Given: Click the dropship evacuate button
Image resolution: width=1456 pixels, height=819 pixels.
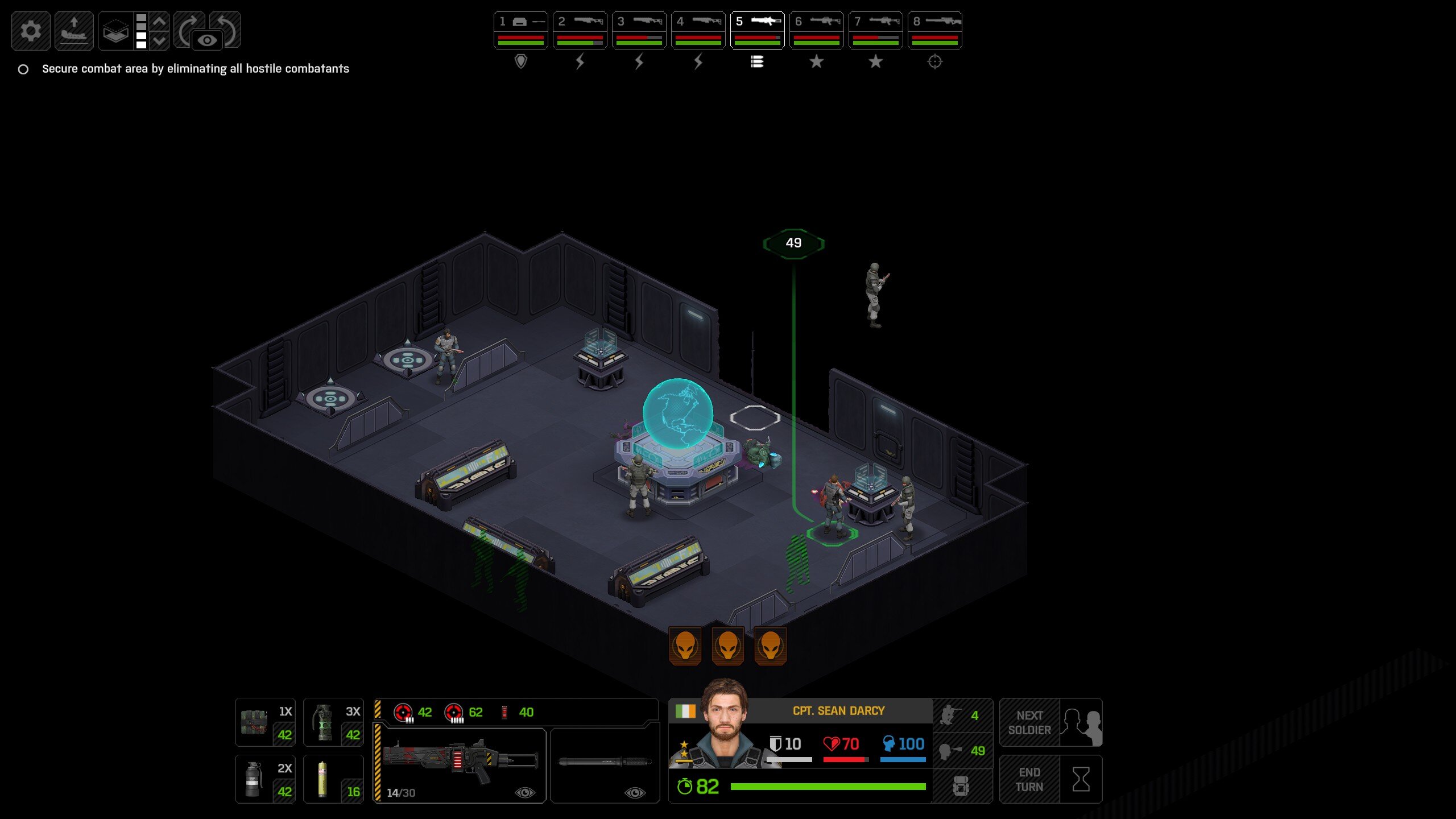Looking at the screenshot, I should click(74, 31).
